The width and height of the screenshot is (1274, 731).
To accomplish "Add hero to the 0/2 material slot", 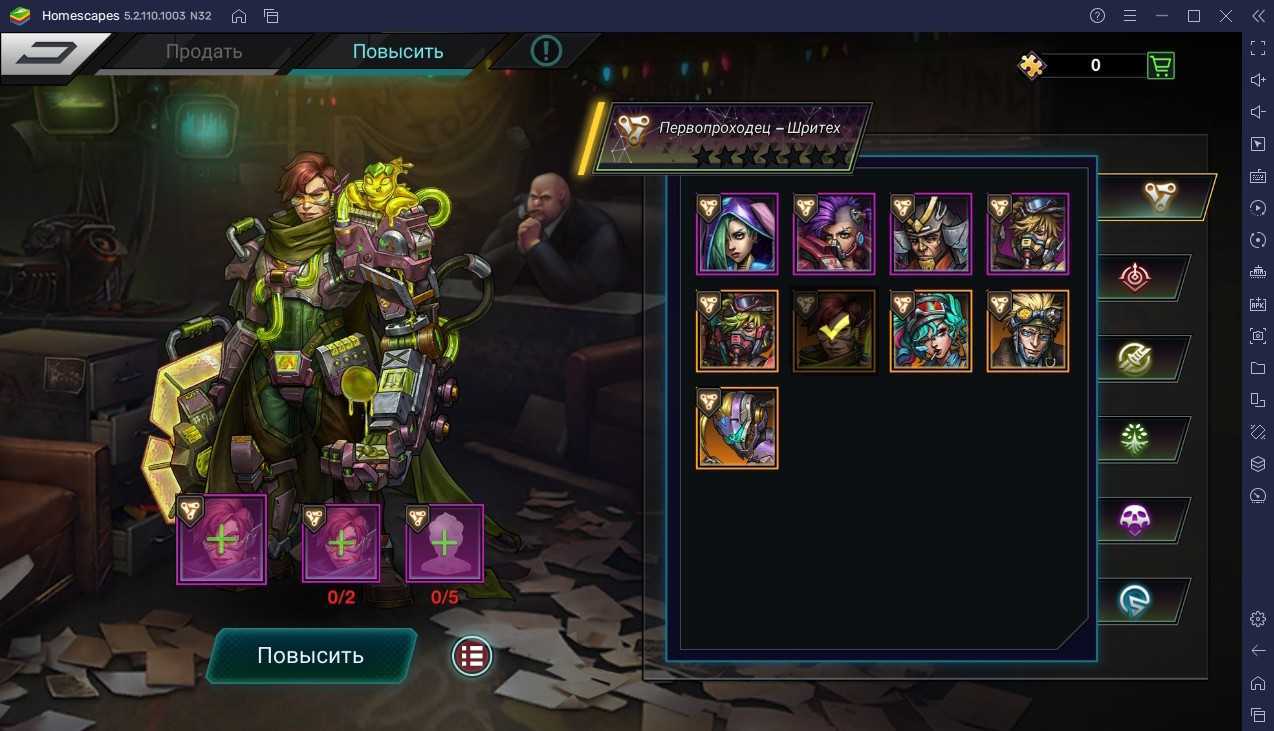I will tap(342, 544).
